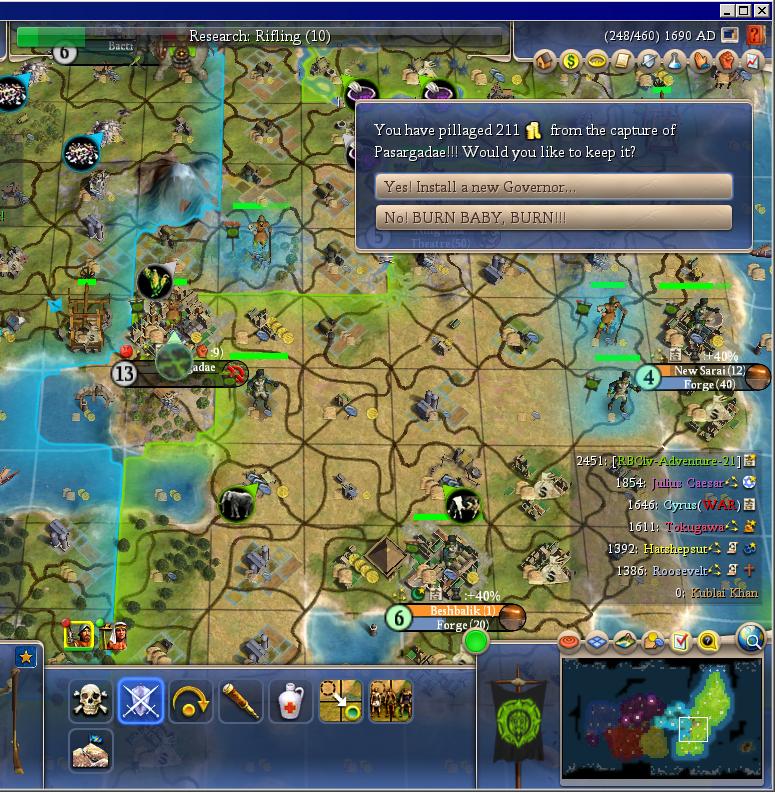Open the Civilopedia question mark book
Viewport: 775px width, 793px height.
[756, 36]
